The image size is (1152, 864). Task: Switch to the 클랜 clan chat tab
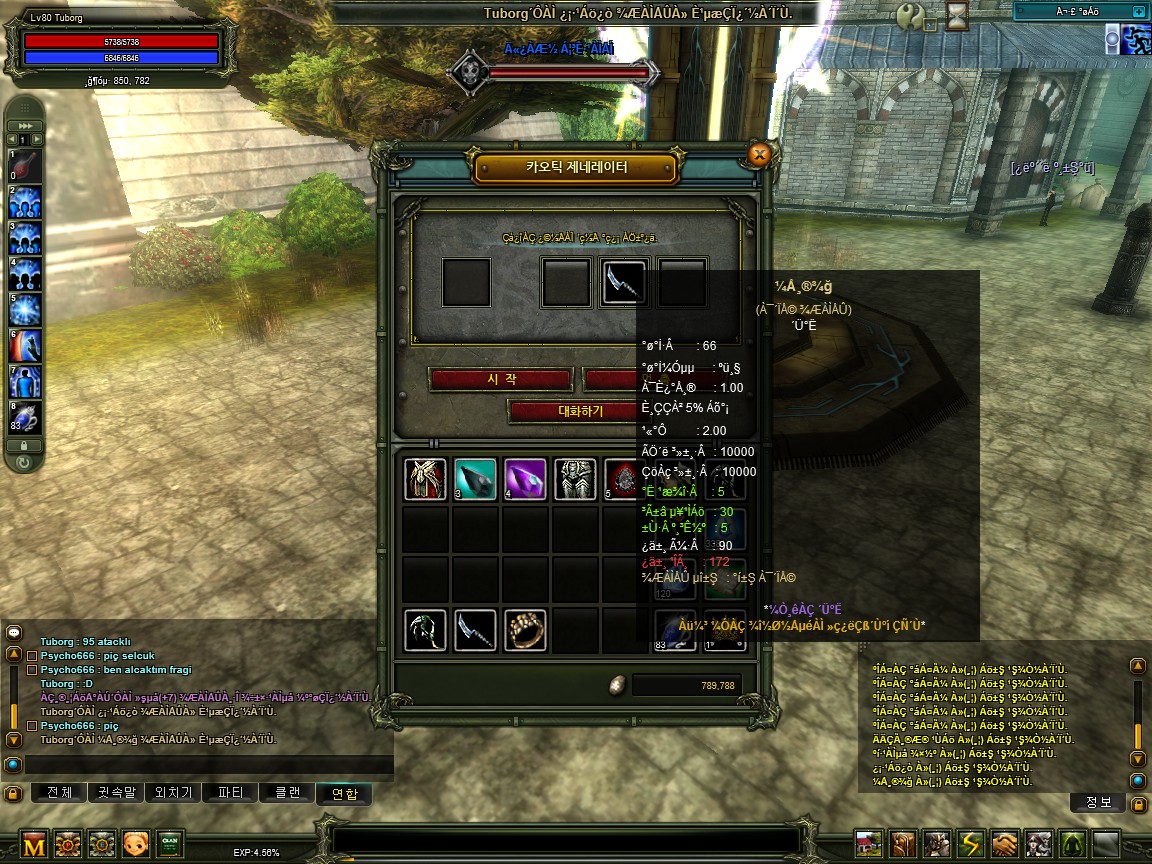pyautogui.click(x=286, y=793)
